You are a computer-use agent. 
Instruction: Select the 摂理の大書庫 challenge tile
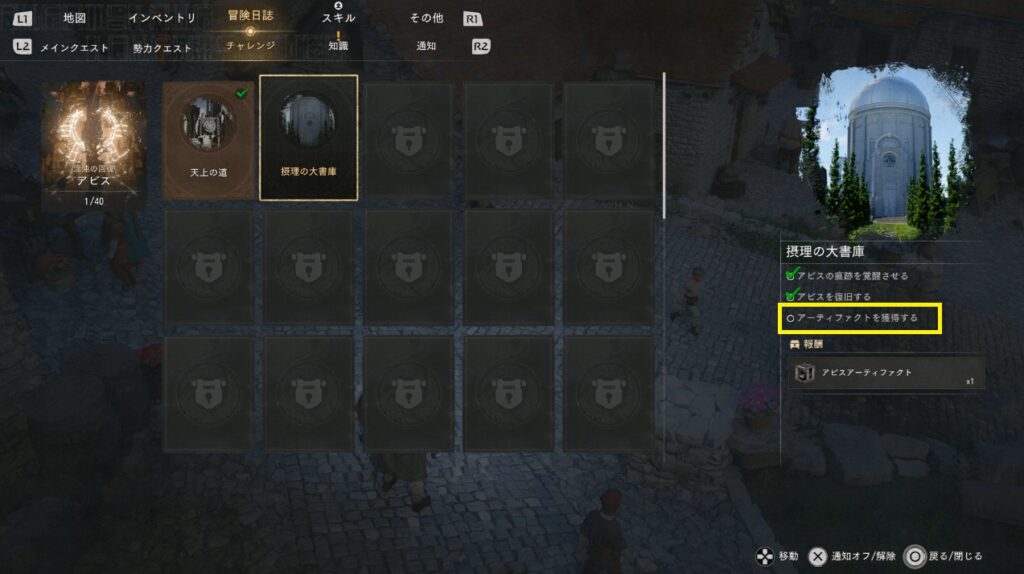click(308, 138)
